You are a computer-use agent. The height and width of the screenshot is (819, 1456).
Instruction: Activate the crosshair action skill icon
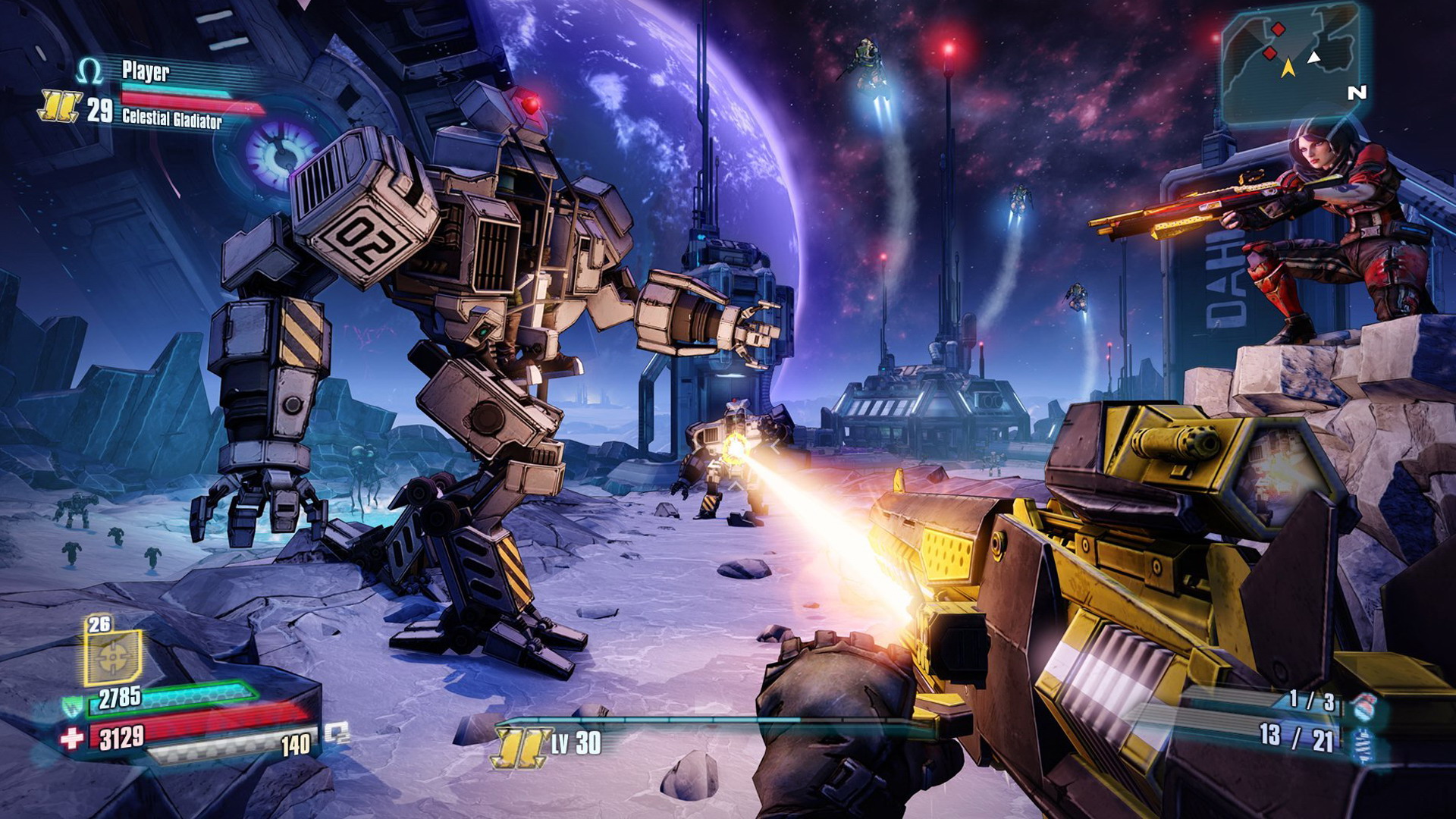coord(112,657)
